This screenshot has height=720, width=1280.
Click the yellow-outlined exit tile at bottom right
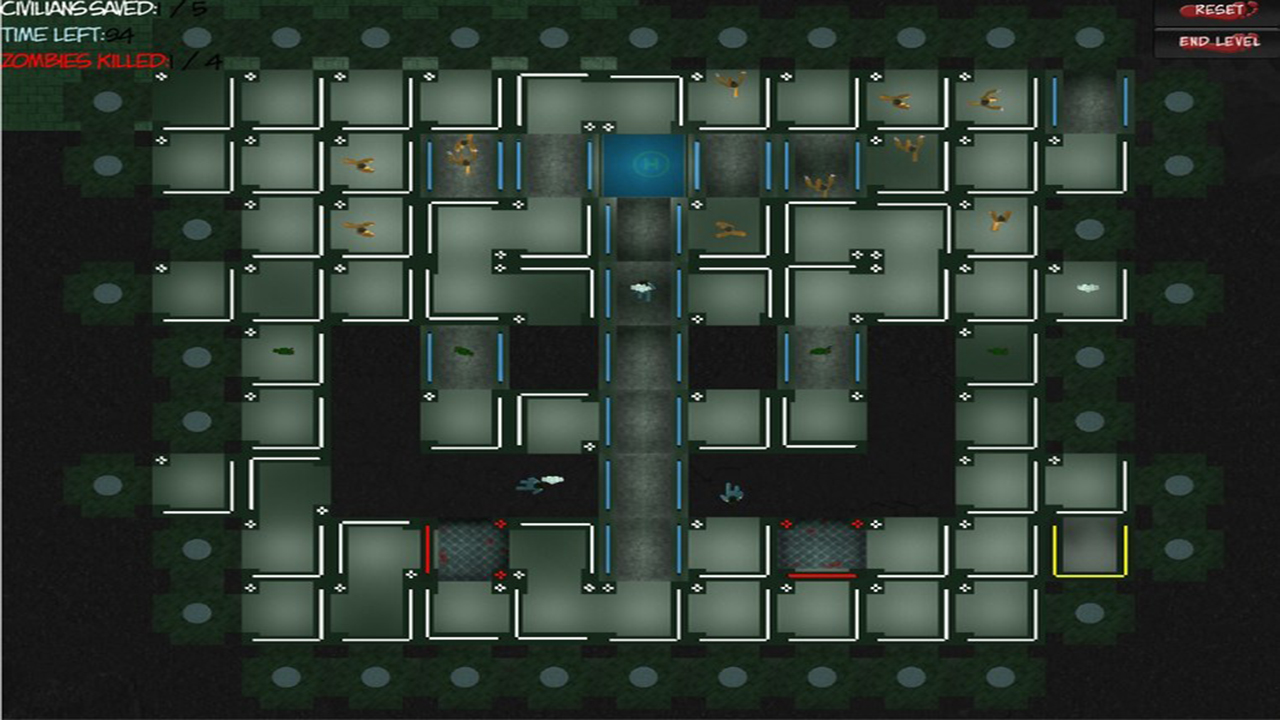1090,547
